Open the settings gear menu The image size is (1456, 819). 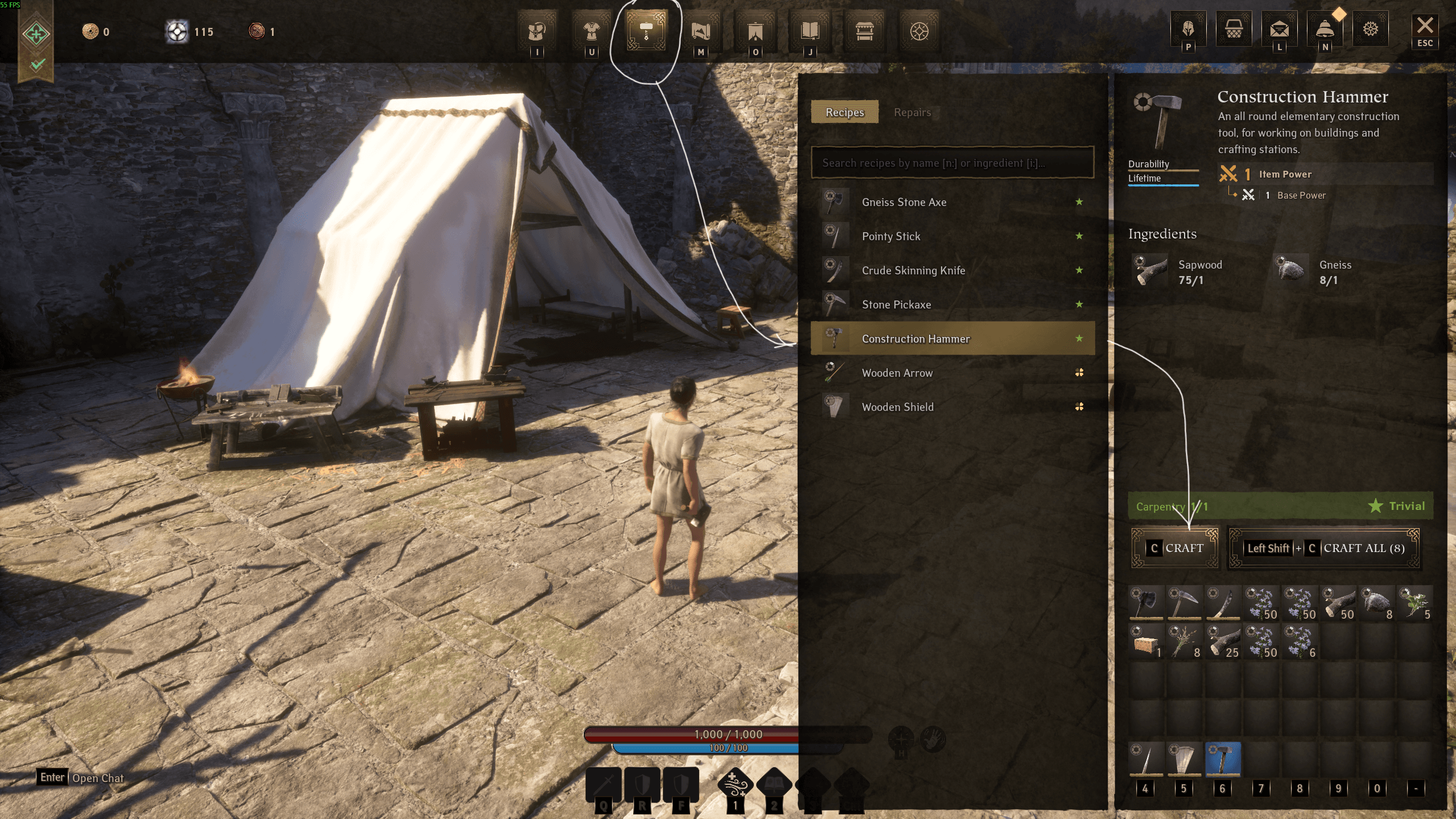tap(1370, 28)
